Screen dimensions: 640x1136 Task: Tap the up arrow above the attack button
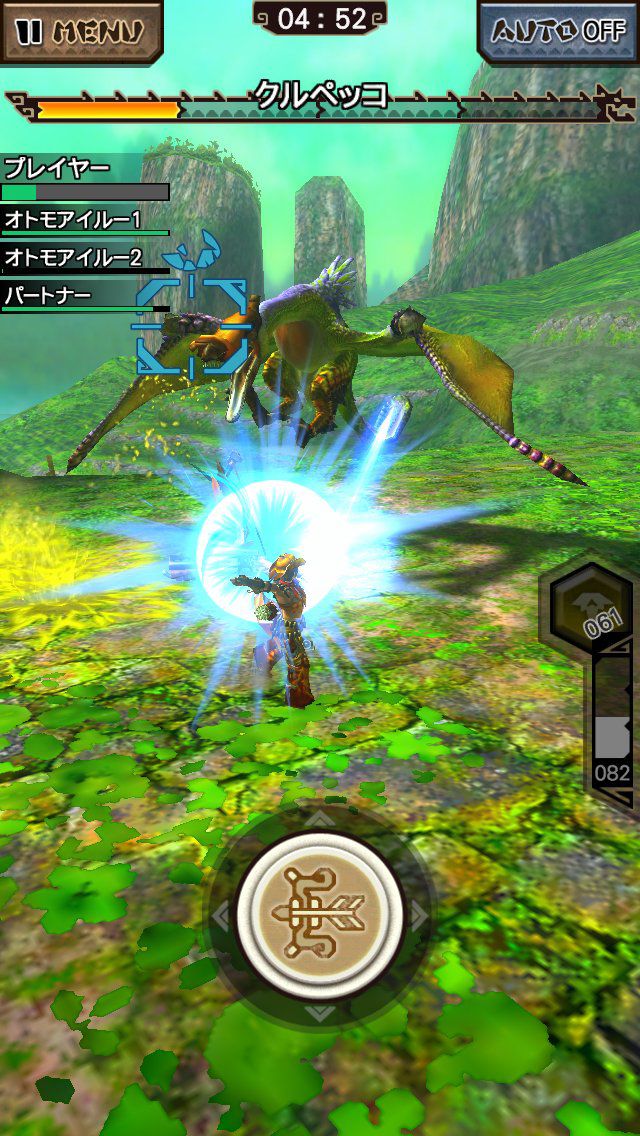pyautogui.click(x=319, y=820)
